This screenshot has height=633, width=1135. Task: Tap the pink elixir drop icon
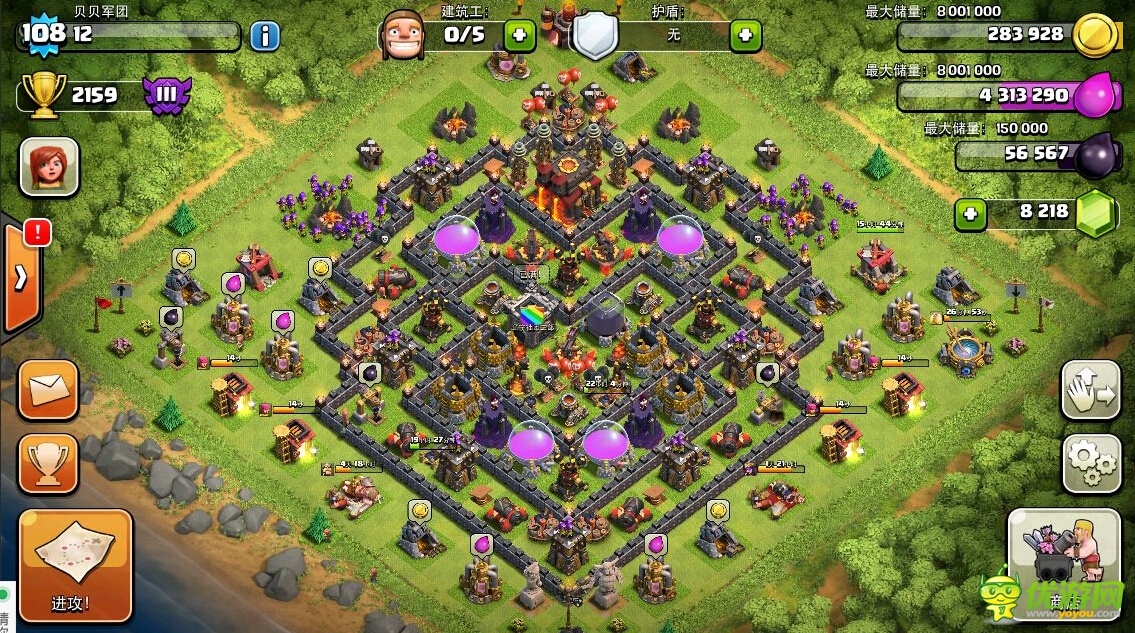1094,96
